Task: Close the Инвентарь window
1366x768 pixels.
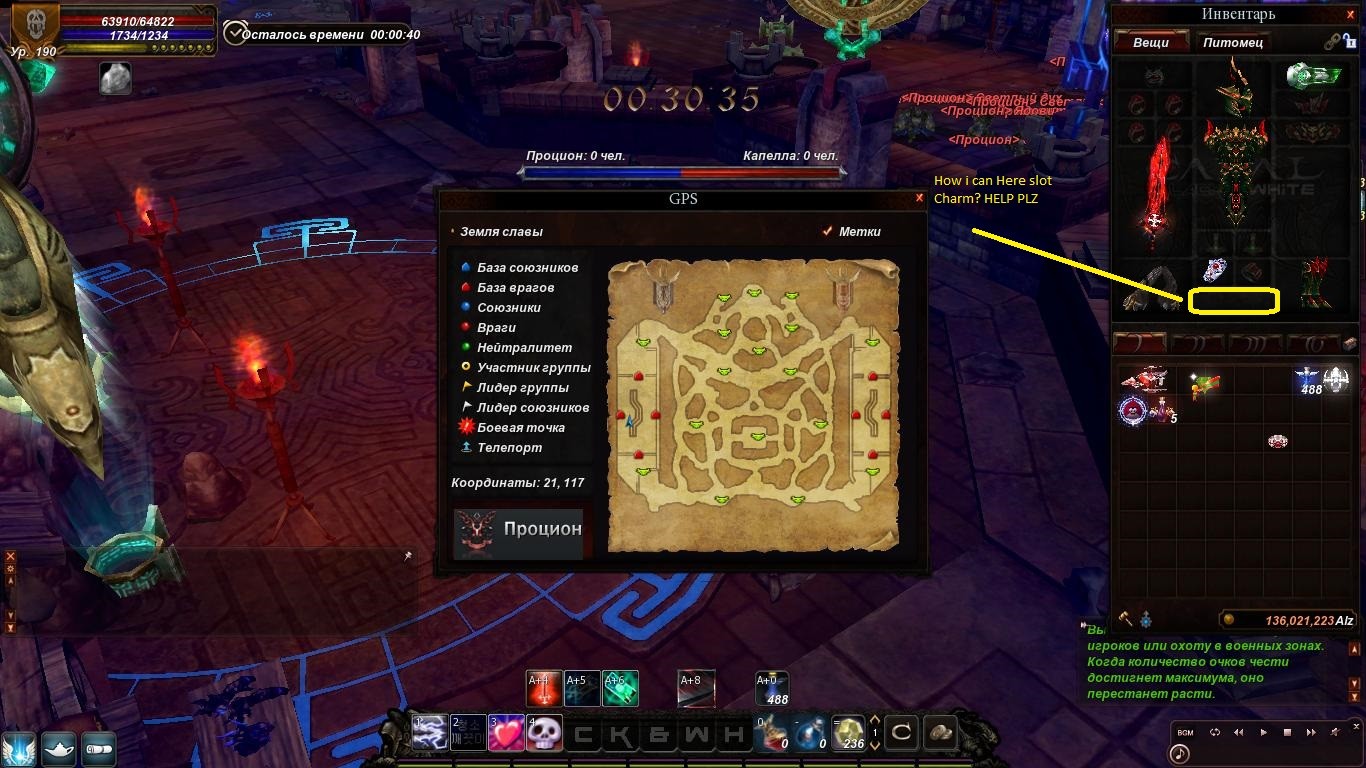Action: click(1356, 14)
